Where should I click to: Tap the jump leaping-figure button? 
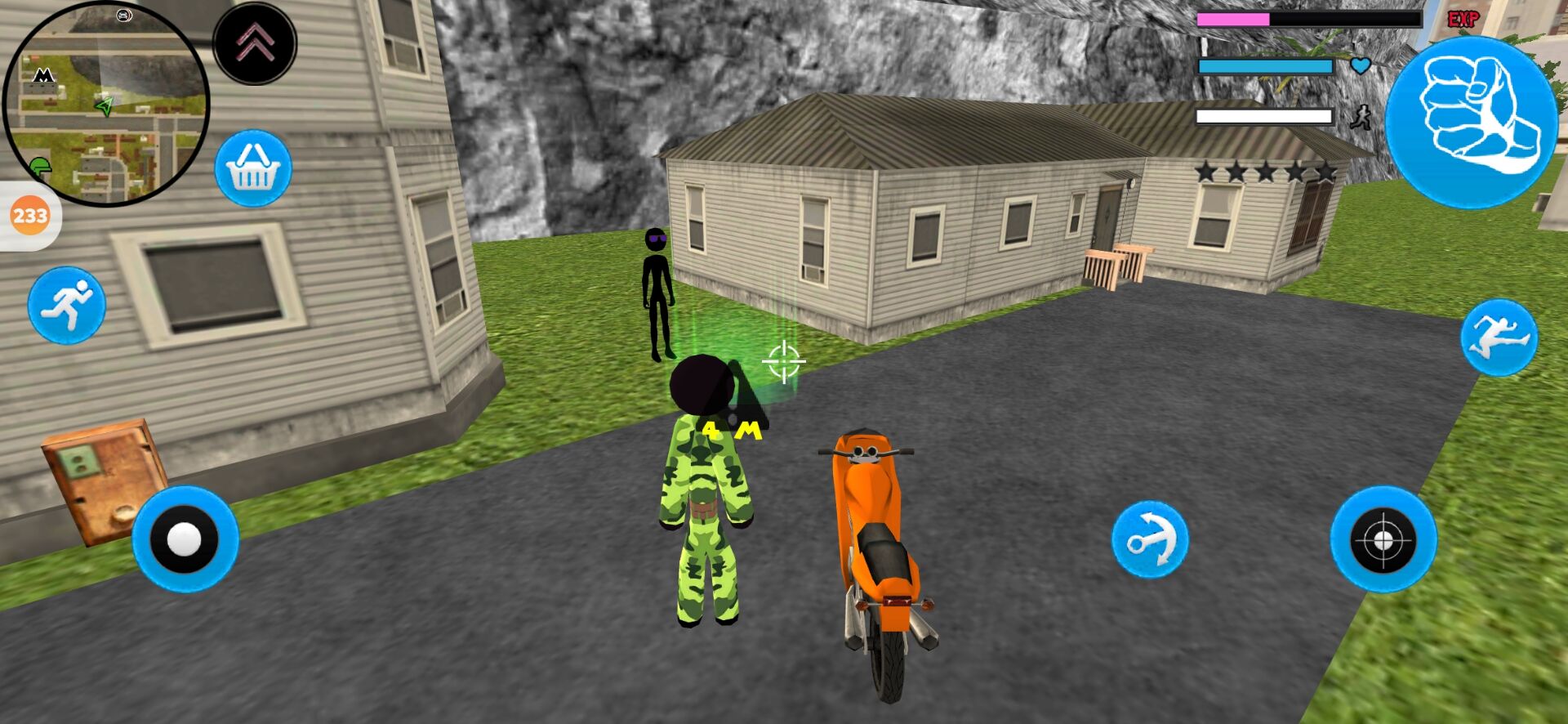[x=1499, y=337]
